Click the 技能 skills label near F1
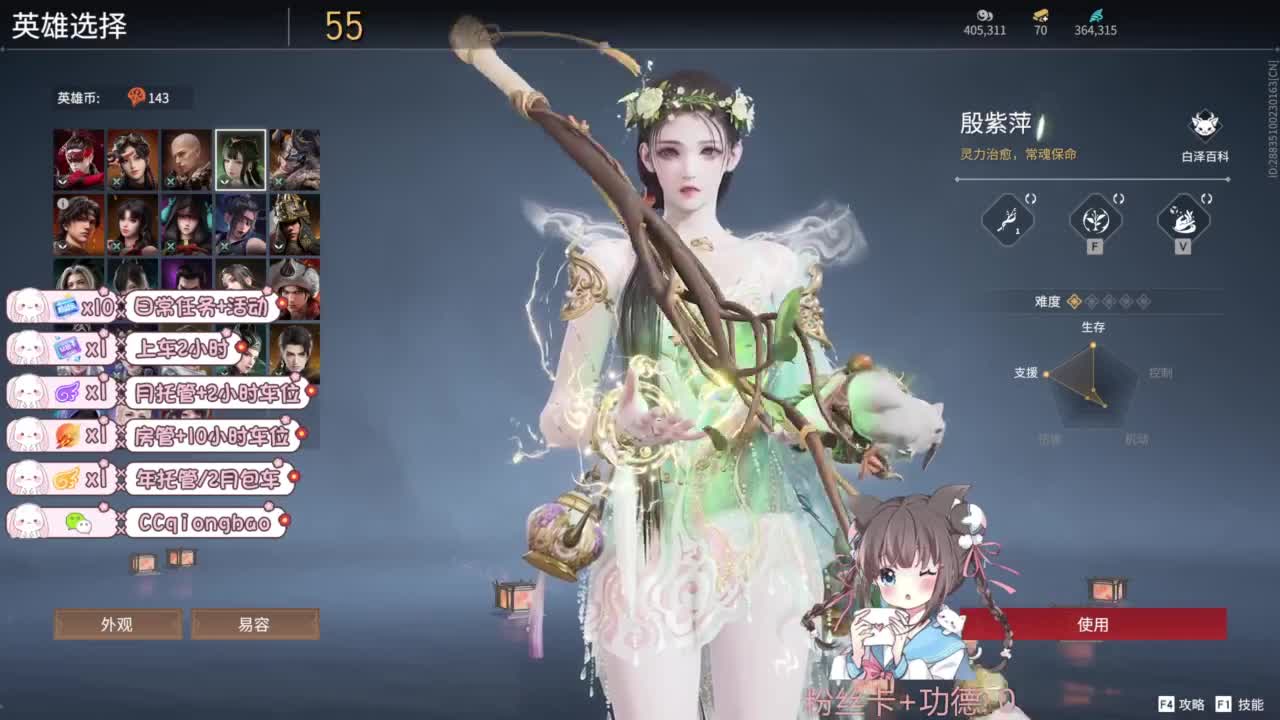 pyautogui.click(x=1245, y=703)
